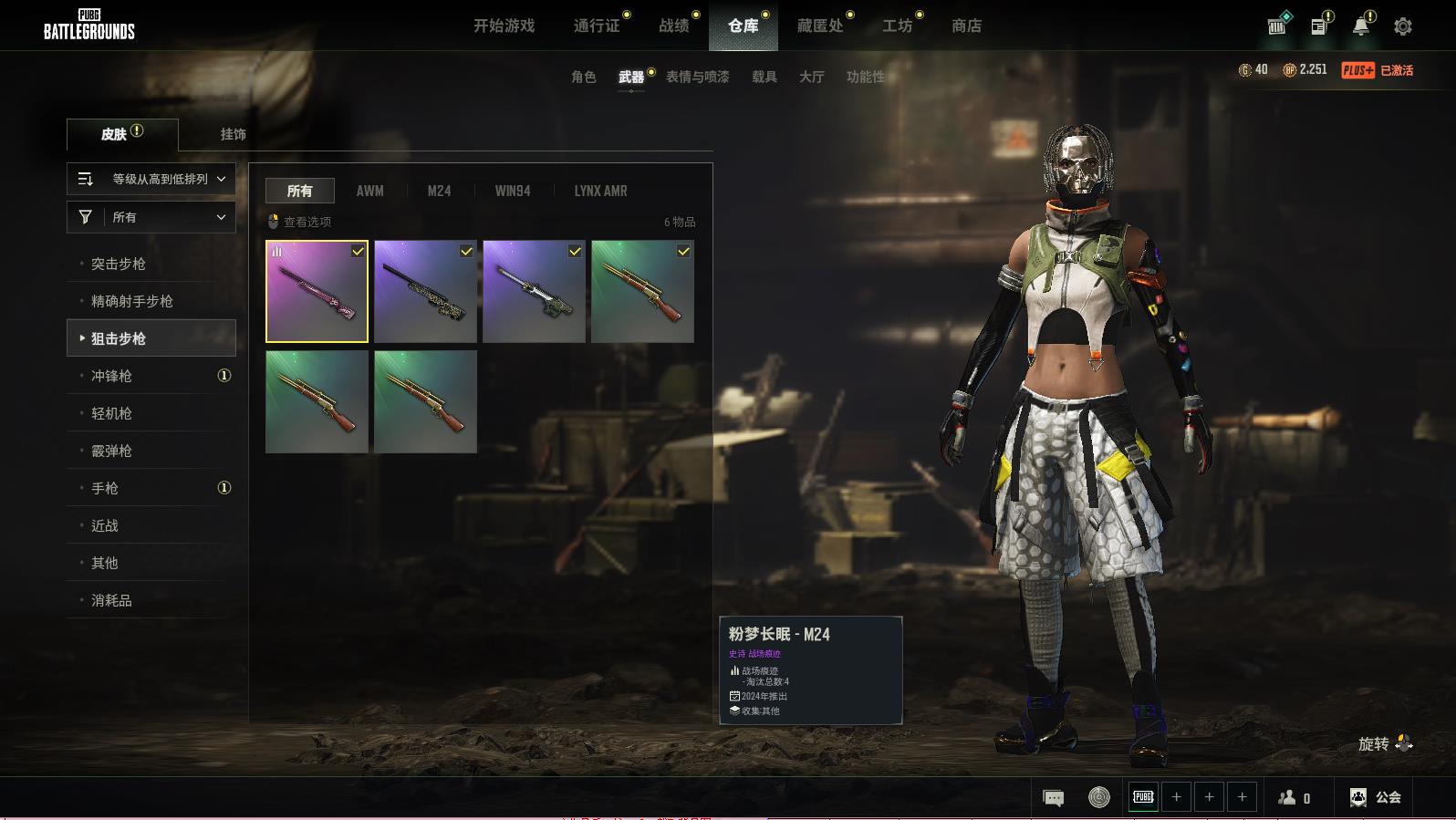Select the pink 粉梦长眠 M24 skin
The height and width of the screenshot is (820, 1456).
[x=317, y=292]
